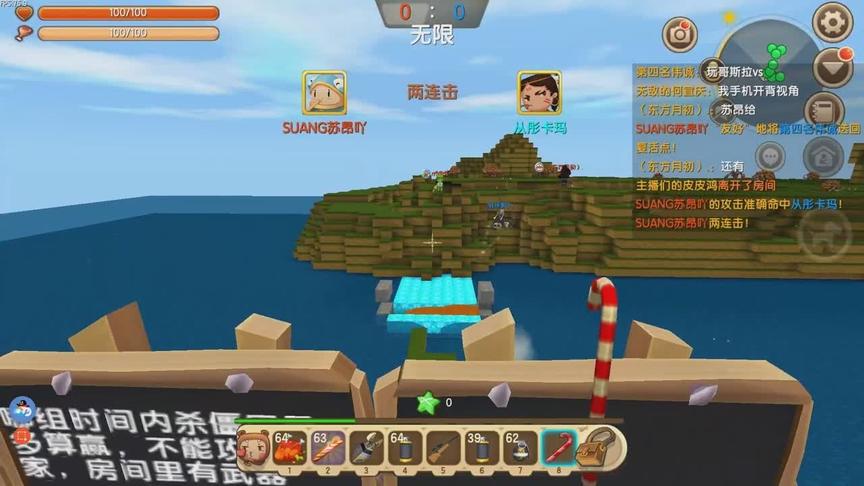The height and width of the screenshot is (486, 864).
Task: Select 从彤卡玛 player avatar
Action: 539,93
